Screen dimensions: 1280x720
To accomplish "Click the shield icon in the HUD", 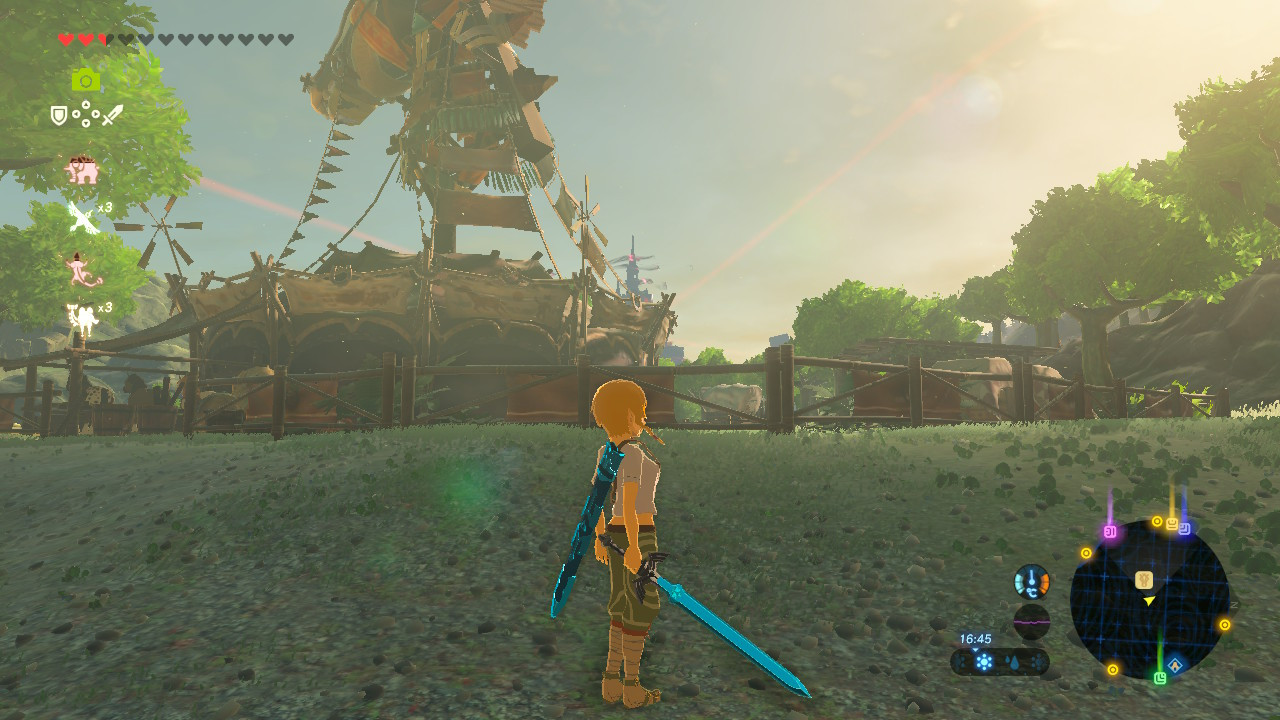I will [57, 114].
